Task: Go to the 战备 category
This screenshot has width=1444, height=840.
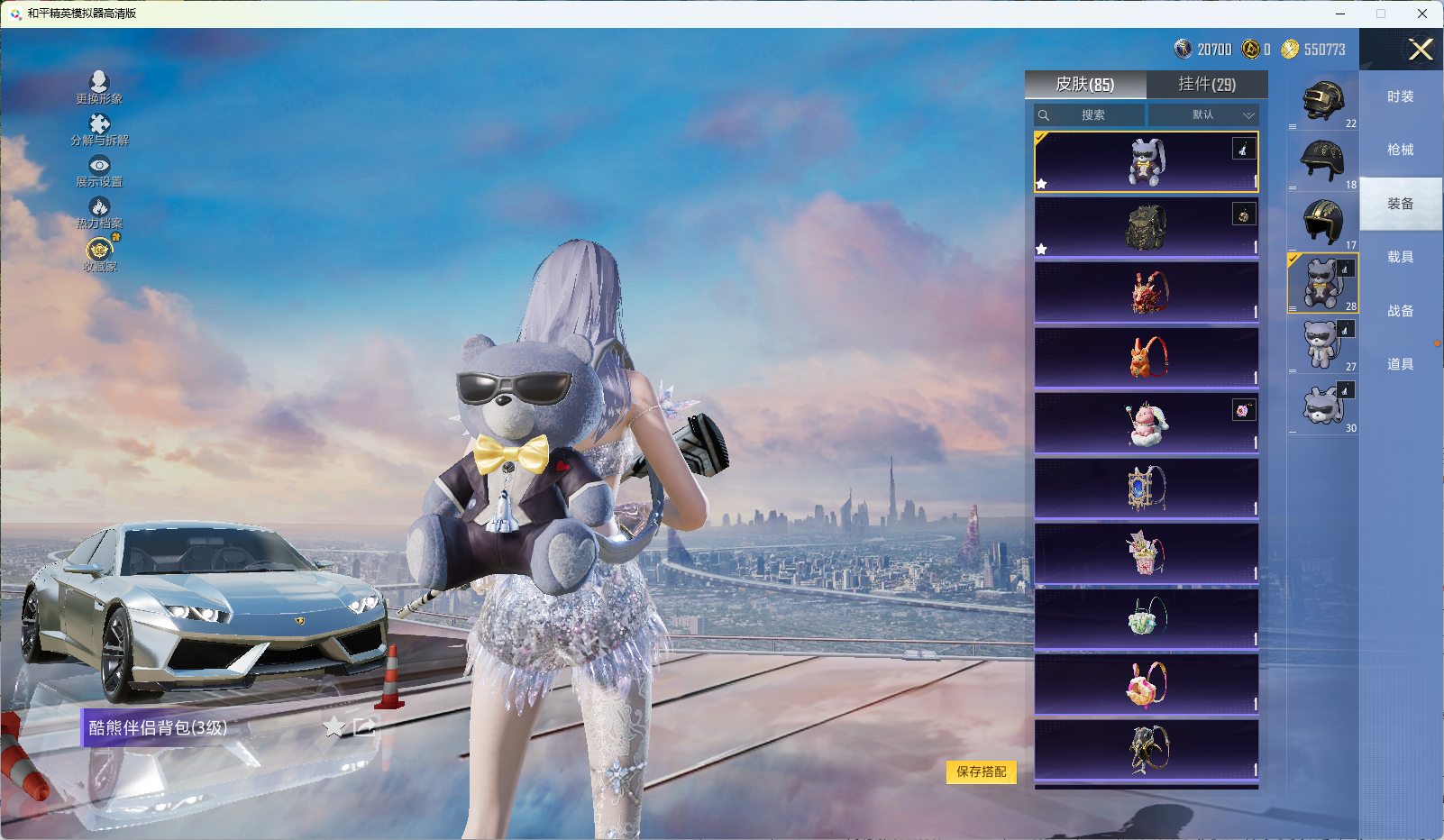Action: click(x=1400, y=311)
